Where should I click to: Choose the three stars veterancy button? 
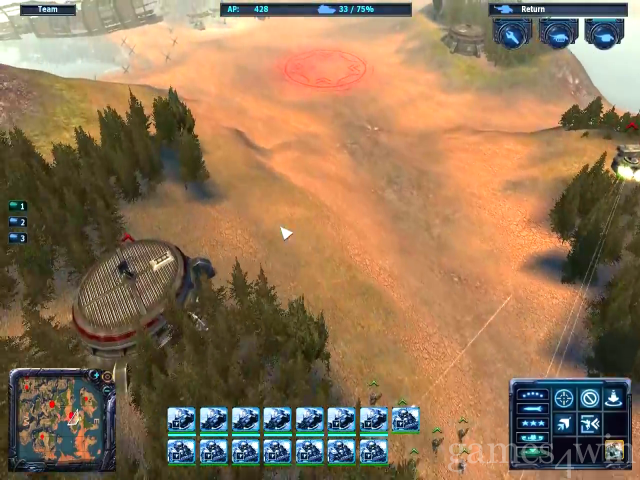(533, 424)
